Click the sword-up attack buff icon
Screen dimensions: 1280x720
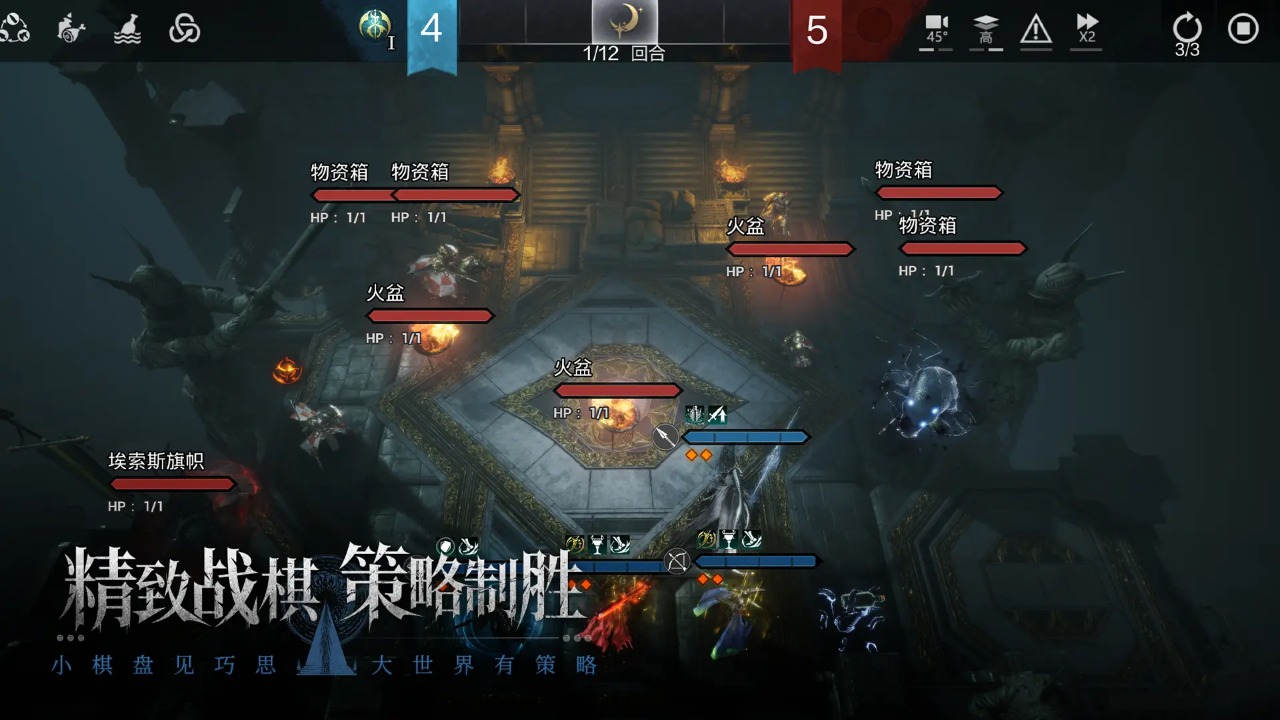718,414
